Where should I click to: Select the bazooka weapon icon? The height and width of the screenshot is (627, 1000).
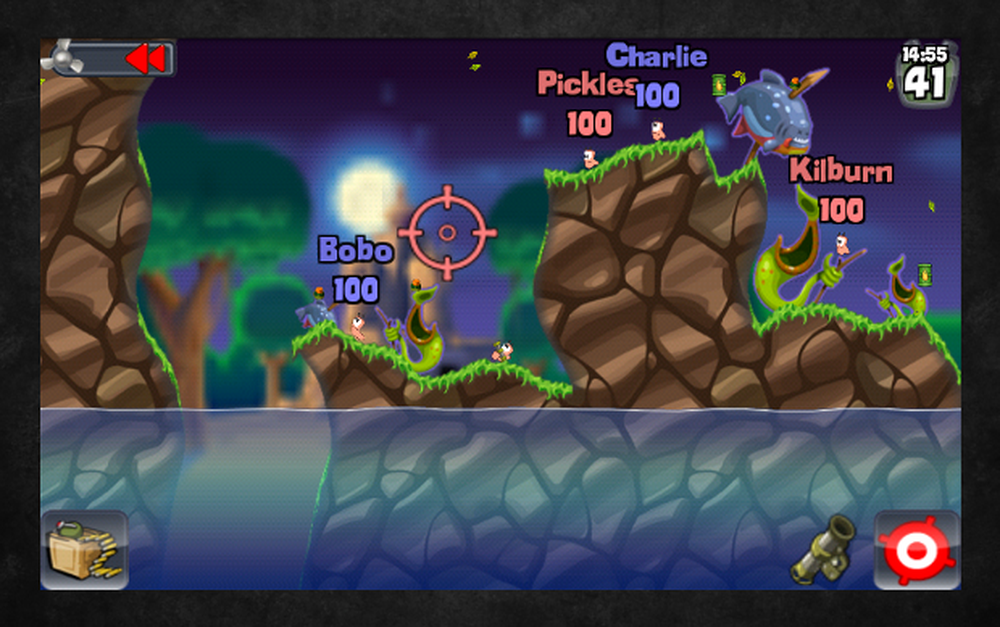pyautogui.click(x=823, y=550)
